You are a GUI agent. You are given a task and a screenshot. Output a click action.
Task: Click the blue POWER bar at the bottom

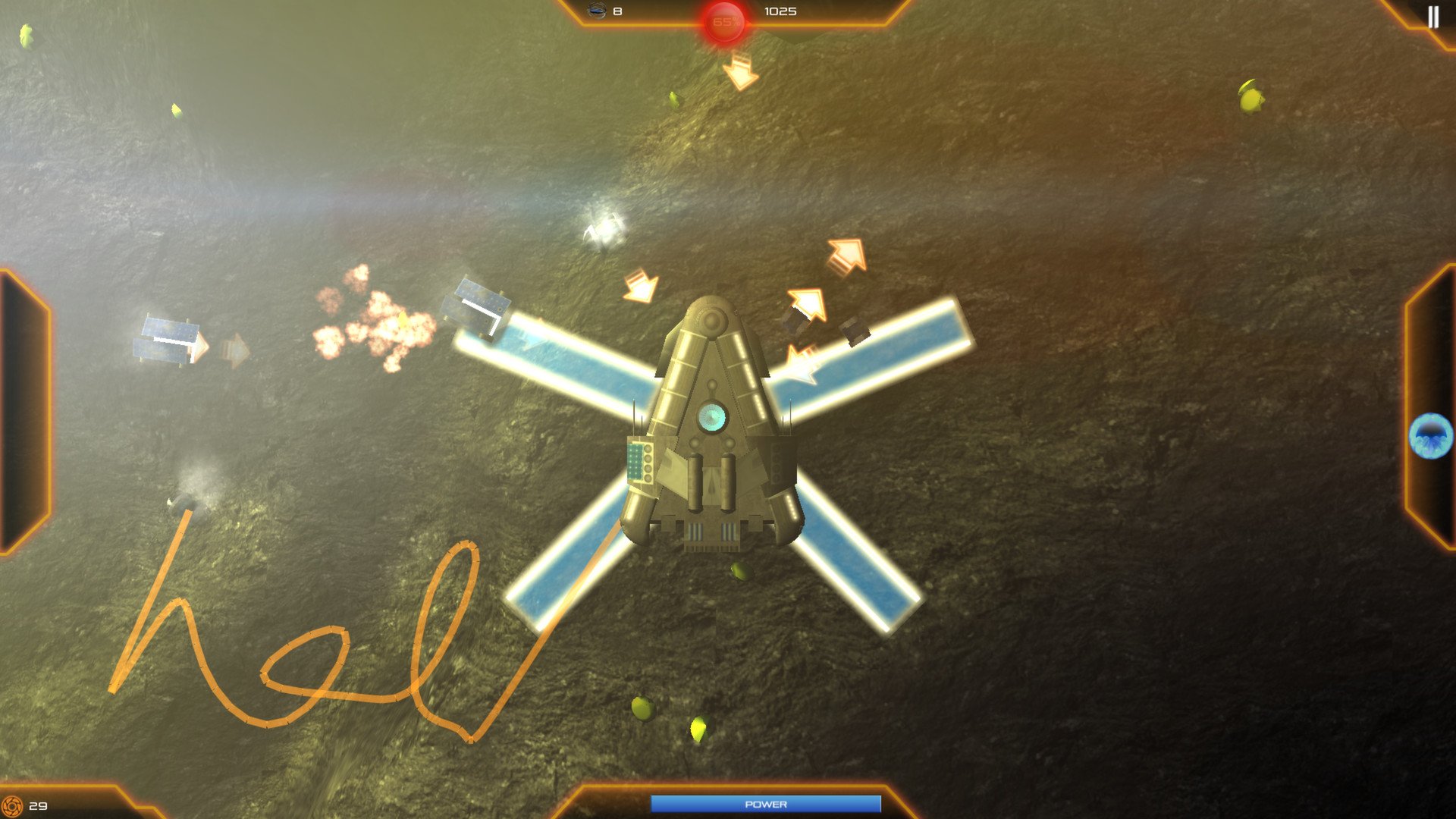click(x=766, y=802)
